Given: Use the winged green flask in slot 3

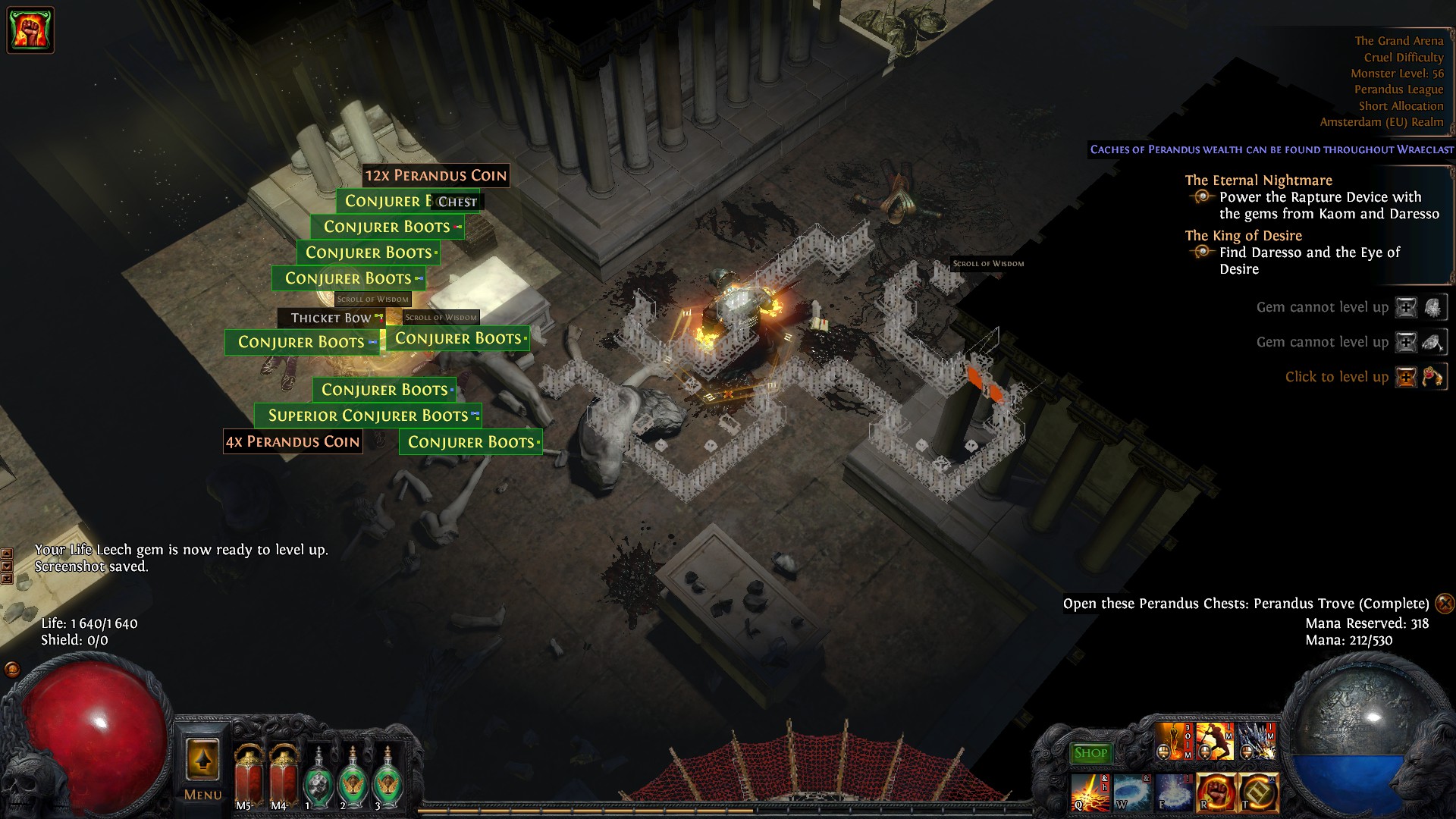Looking at the screenshot, I should click(388, 777).
